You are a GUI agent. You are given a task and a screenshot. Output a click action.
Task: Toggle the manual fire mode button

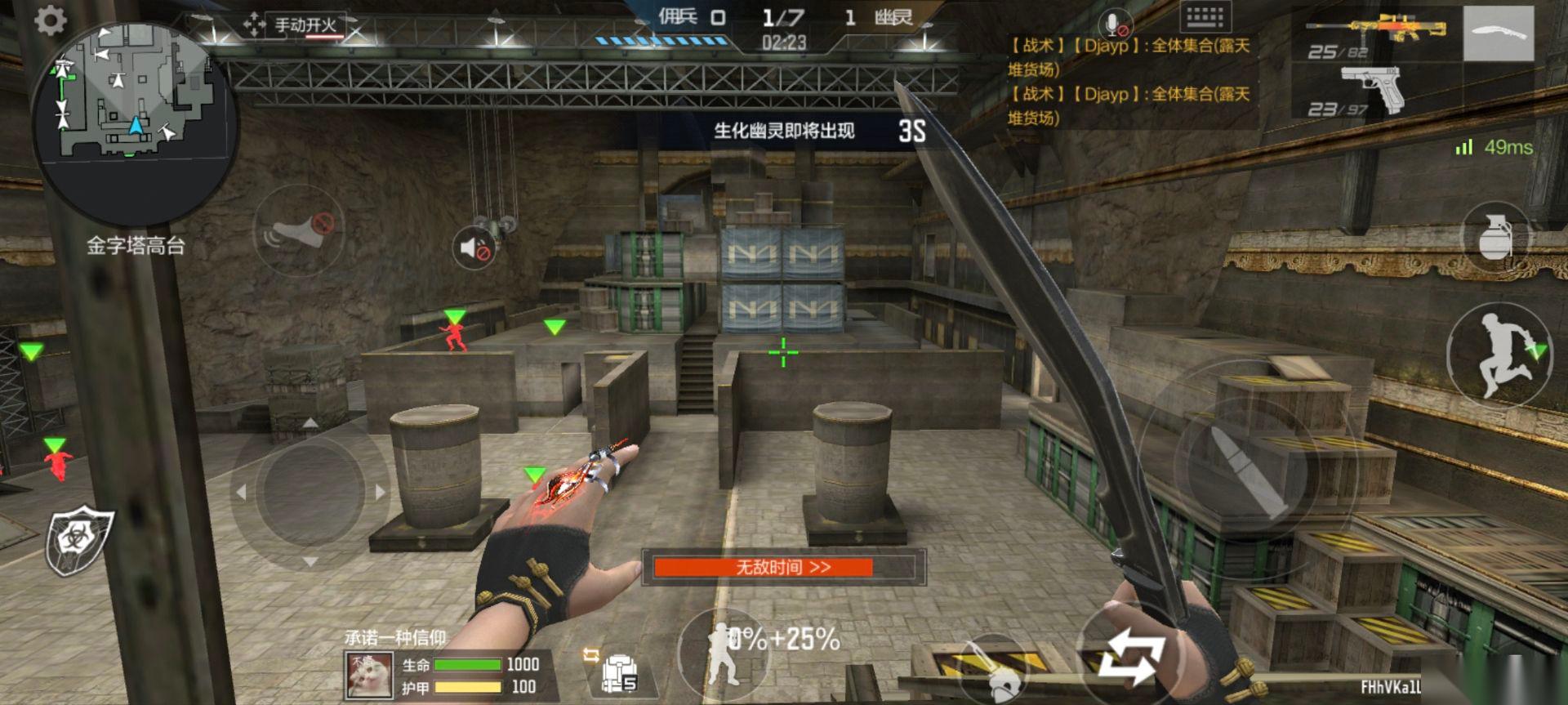[x=295, y=25]
